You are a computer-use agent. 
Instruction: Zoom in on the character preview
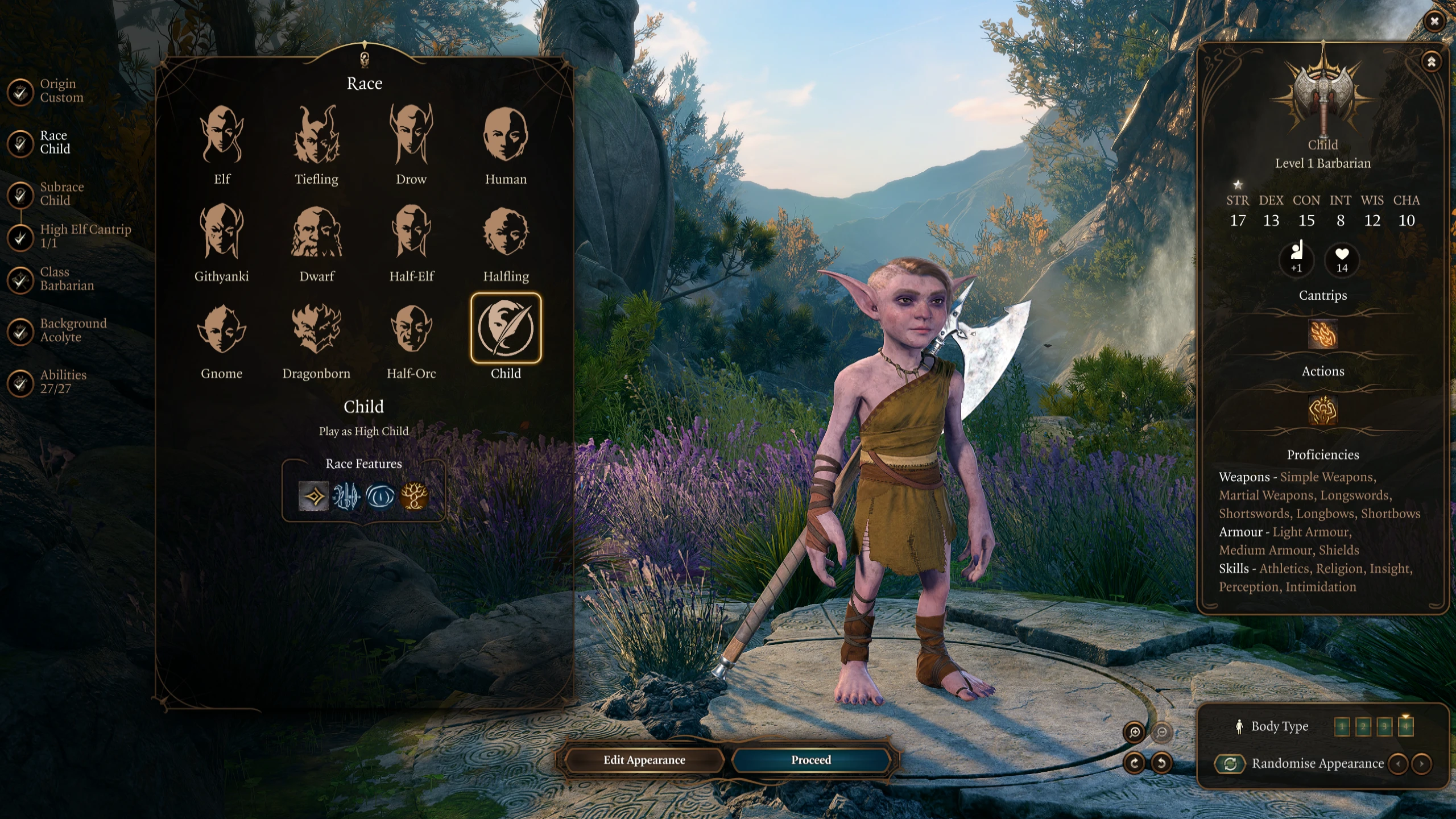(x=1134, y=733)
